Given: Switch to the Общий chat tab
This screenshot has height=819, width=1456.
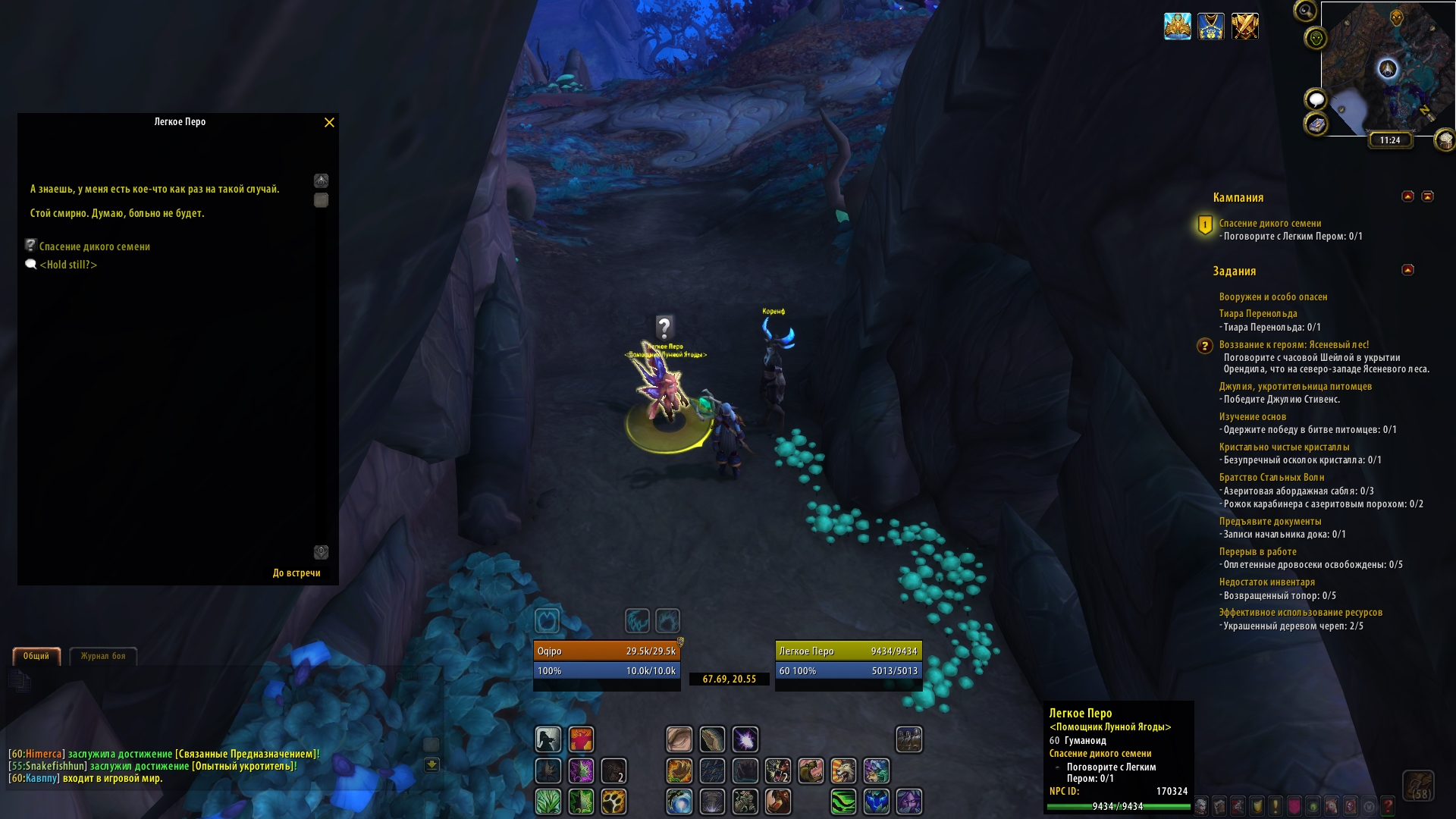Looking at the screenshot, I should point(36,656).
